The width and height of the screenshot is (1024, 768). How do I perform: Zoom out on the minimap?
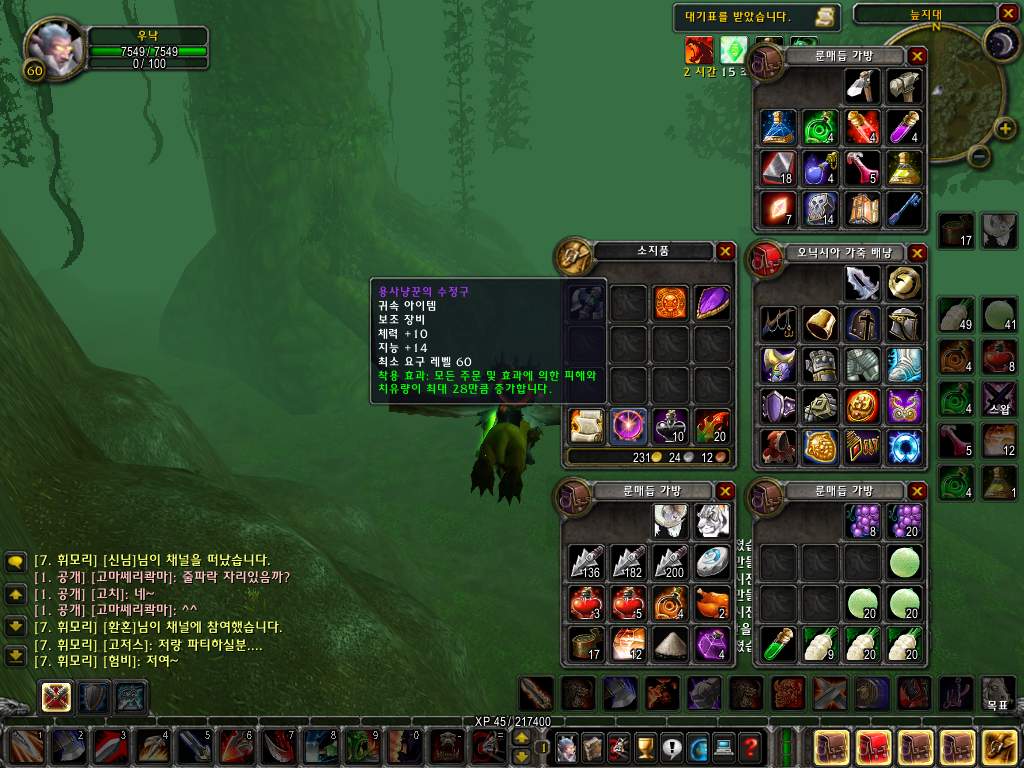(x=979, y=156)
